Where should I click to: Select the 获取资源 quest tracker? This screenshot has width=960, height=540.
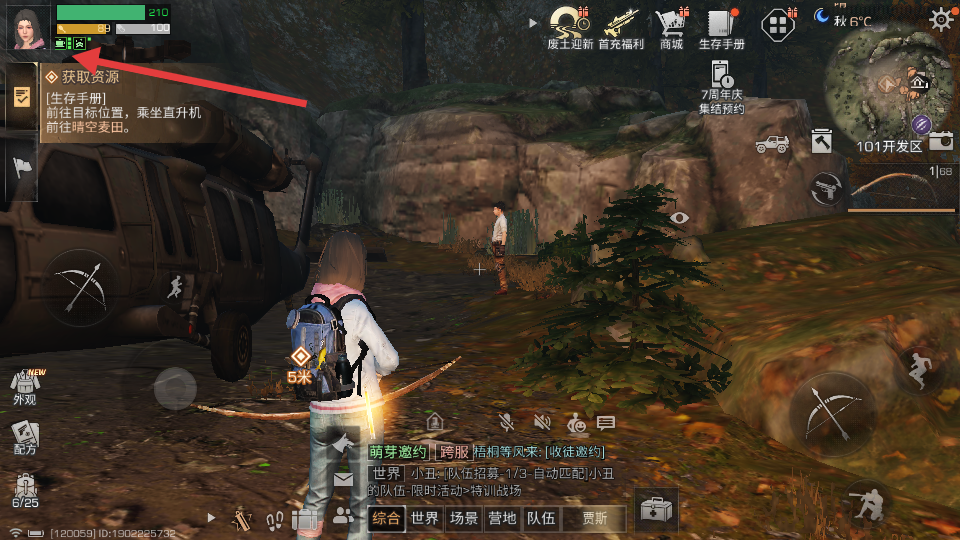(x=120, y=101)
